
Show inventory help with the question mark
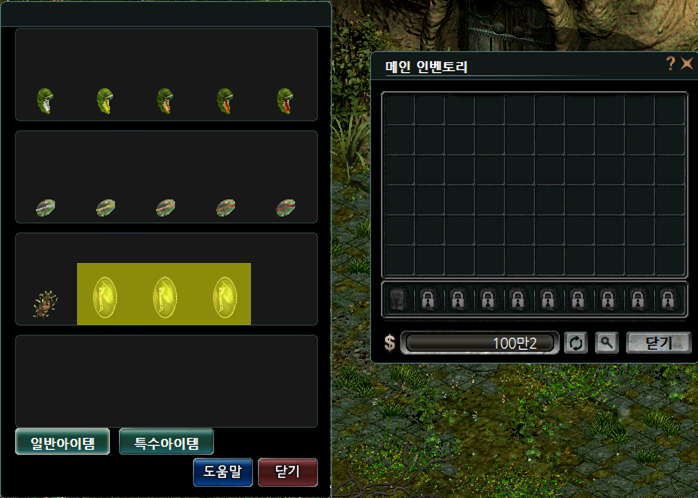(x=671, y=65)
